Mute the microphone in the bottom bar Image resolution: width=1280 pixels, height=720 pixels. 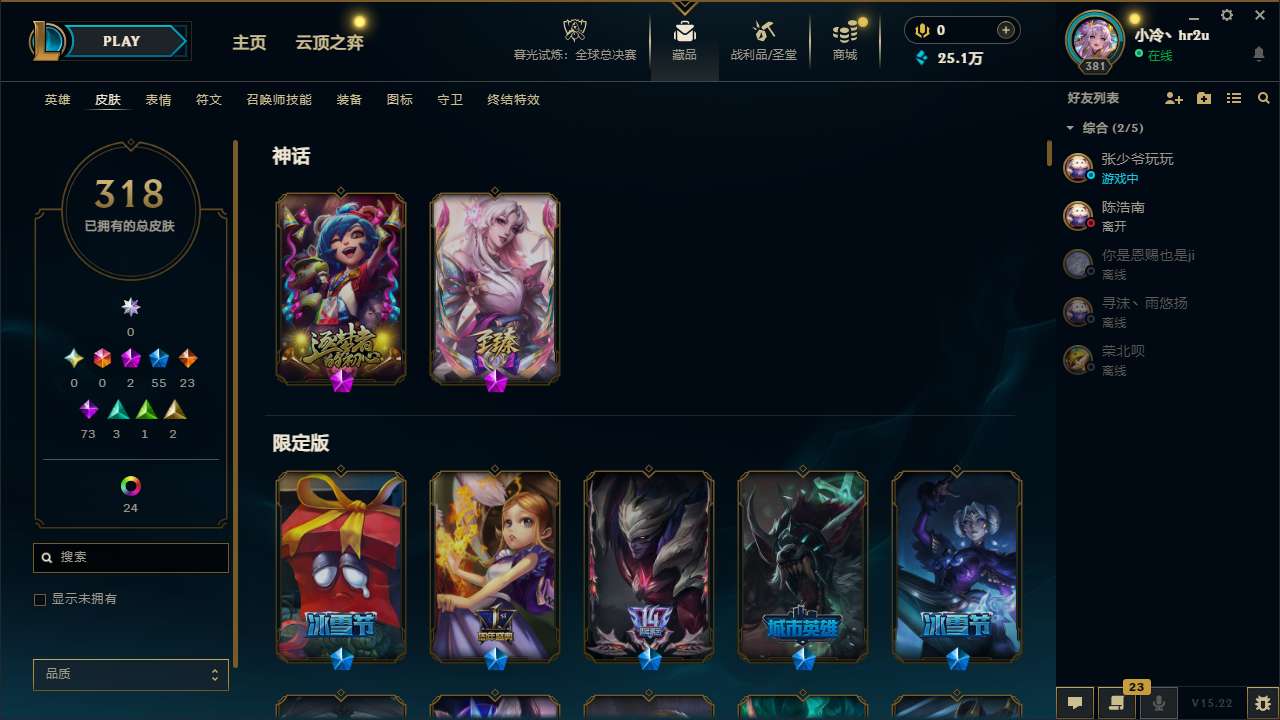1156,703
